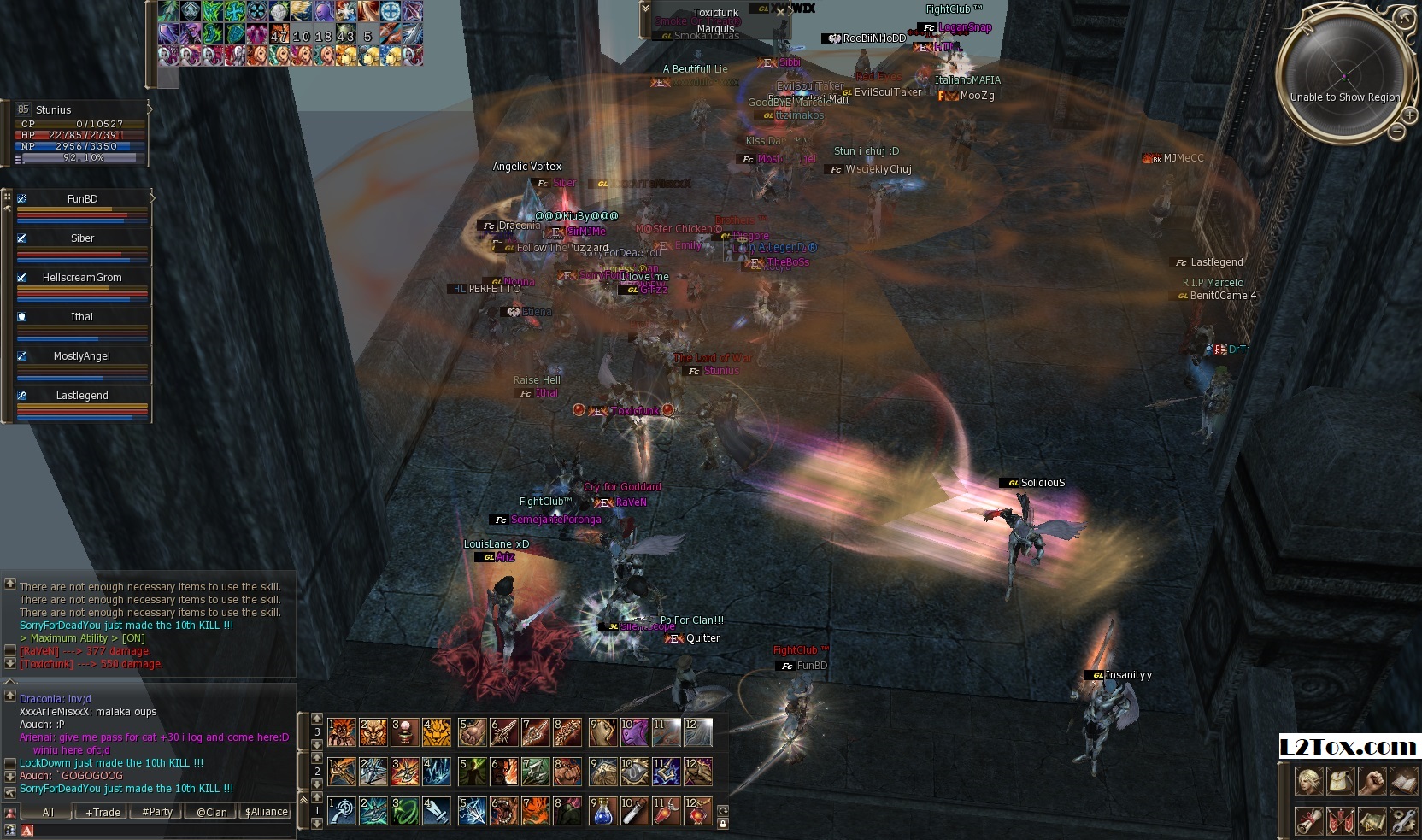Switch to the +Trade chat tab
Image resolution: width=1422 pixels, height=840 pixels.
(103, 812)
